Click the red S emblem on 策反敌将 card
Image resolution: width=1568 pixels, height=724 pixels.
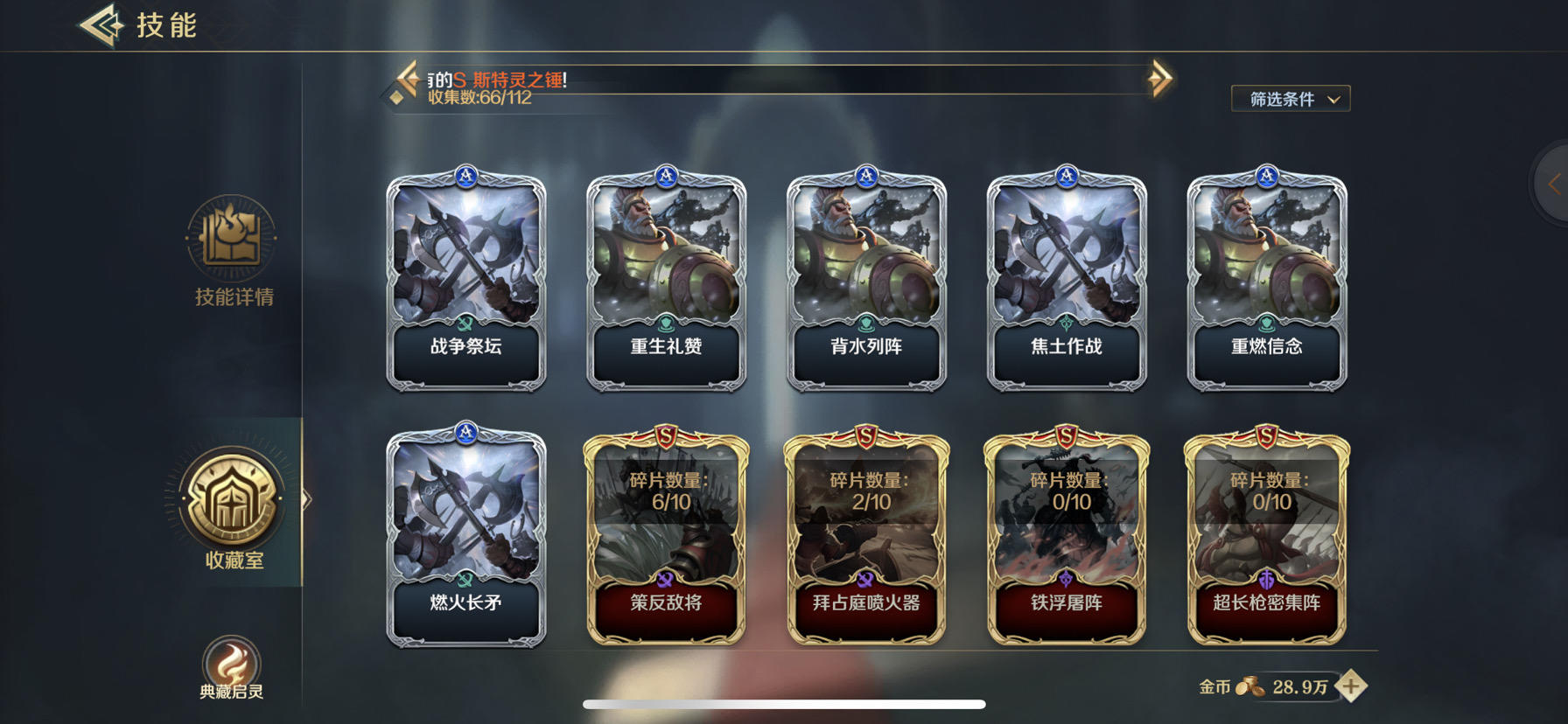coord(666,435)
